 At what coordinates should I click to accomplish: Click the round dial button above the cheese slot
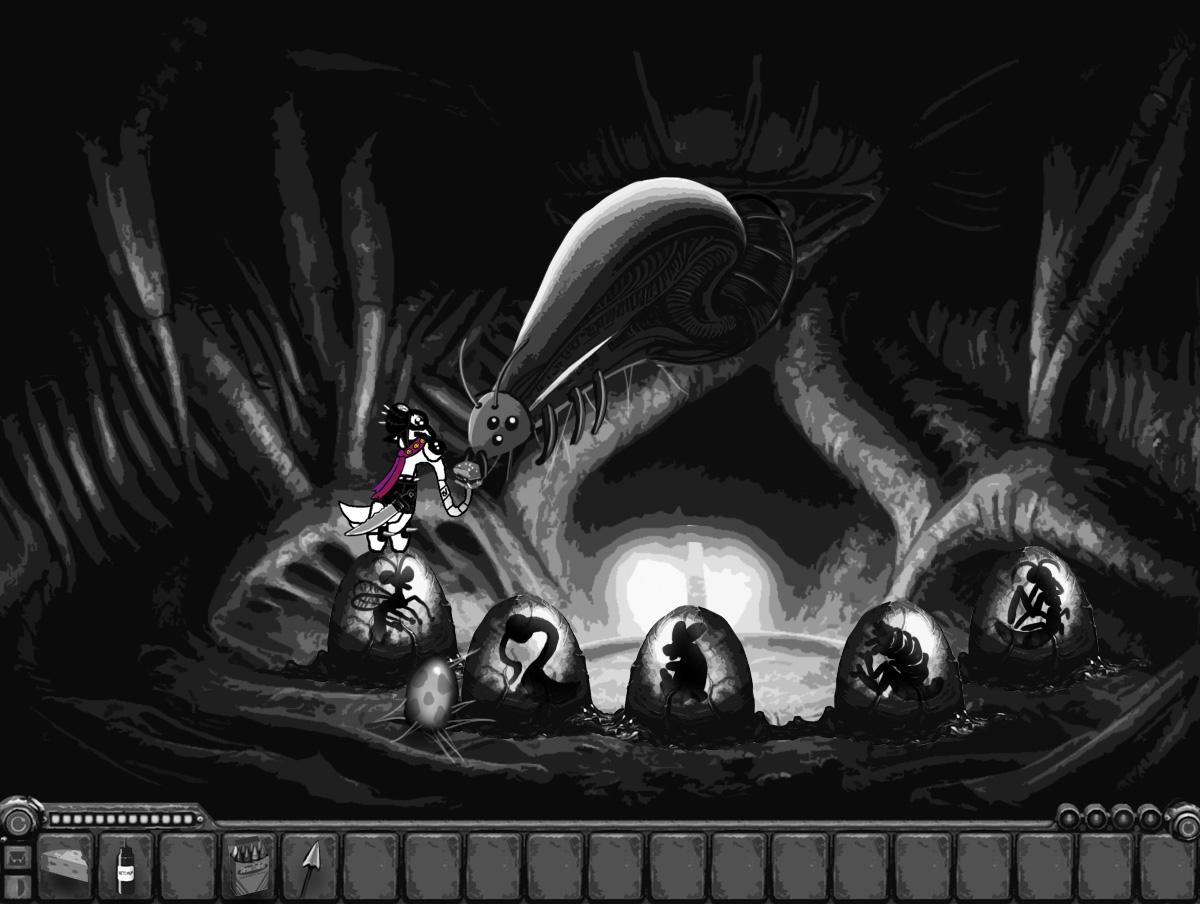18,822
